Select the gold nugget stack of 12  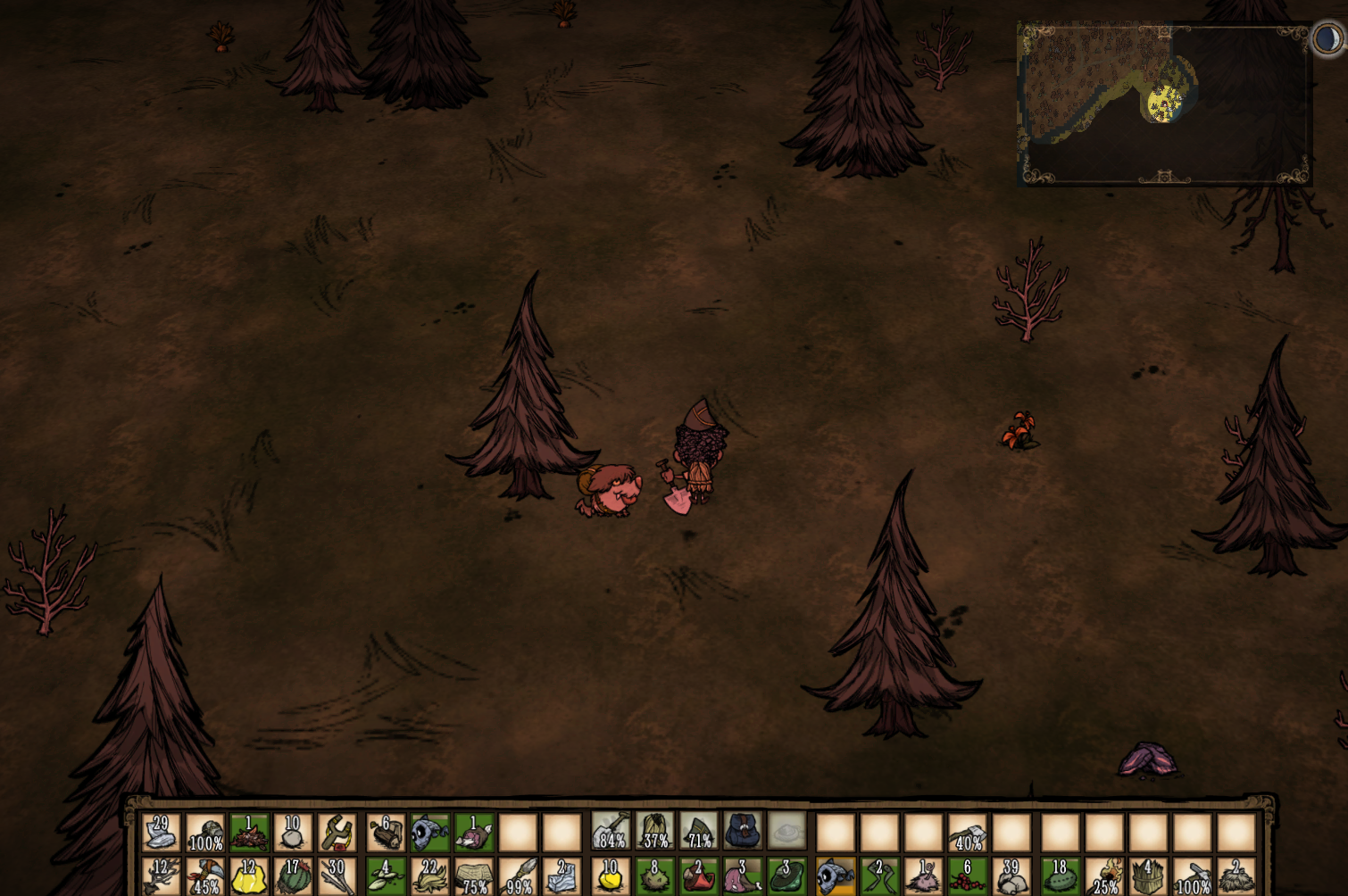pos(249,876)
